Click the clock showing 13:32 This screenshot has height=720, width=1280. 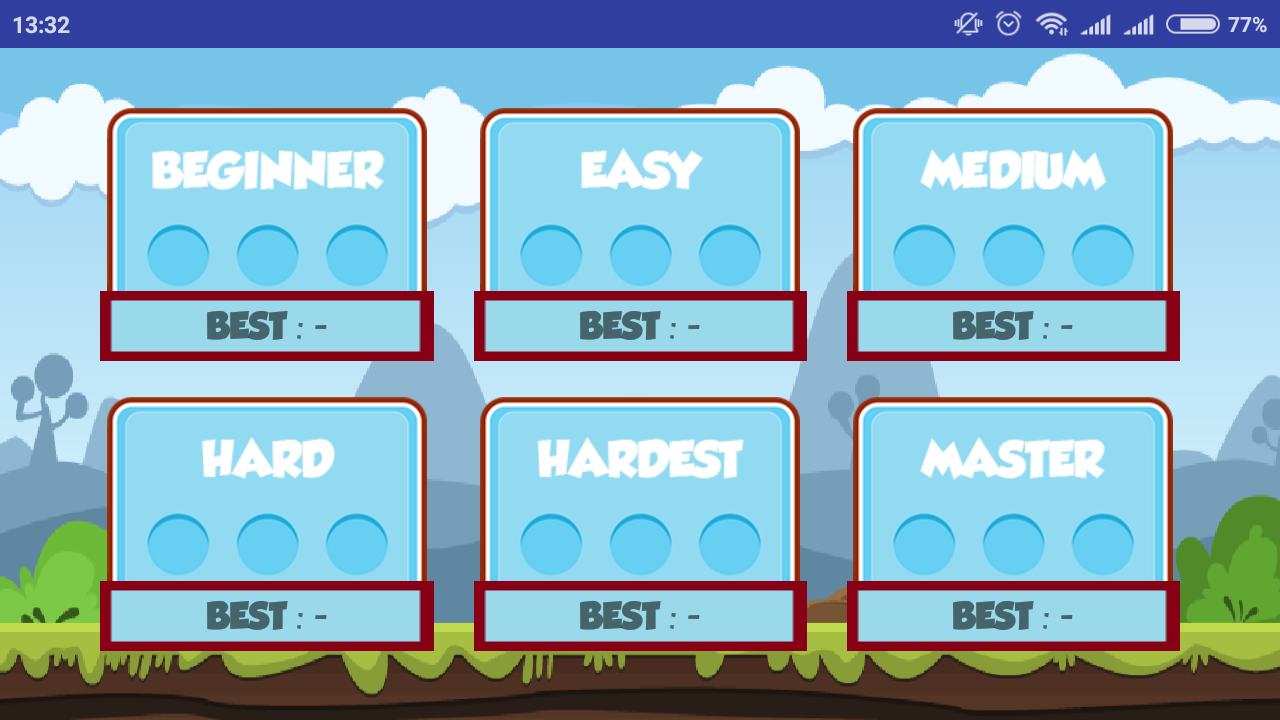[x=40, y=24]
